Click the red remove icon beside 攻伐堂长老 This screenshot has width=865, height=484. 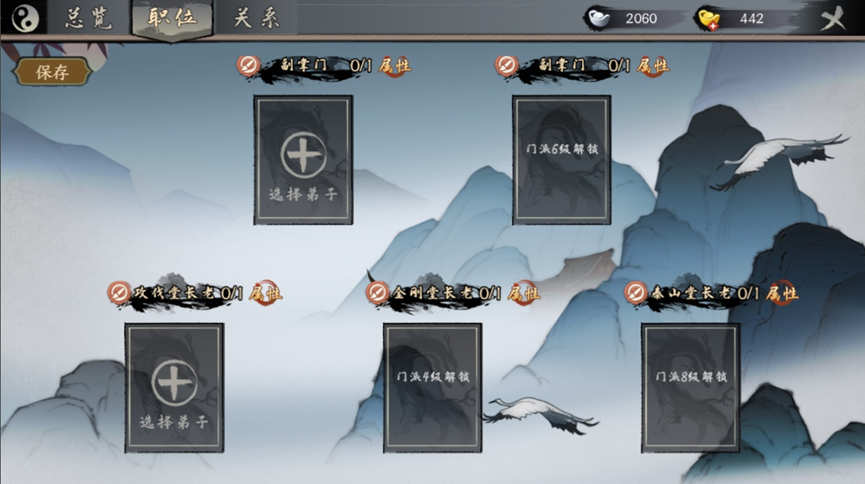pyautogui.click(x=119, y=293)
